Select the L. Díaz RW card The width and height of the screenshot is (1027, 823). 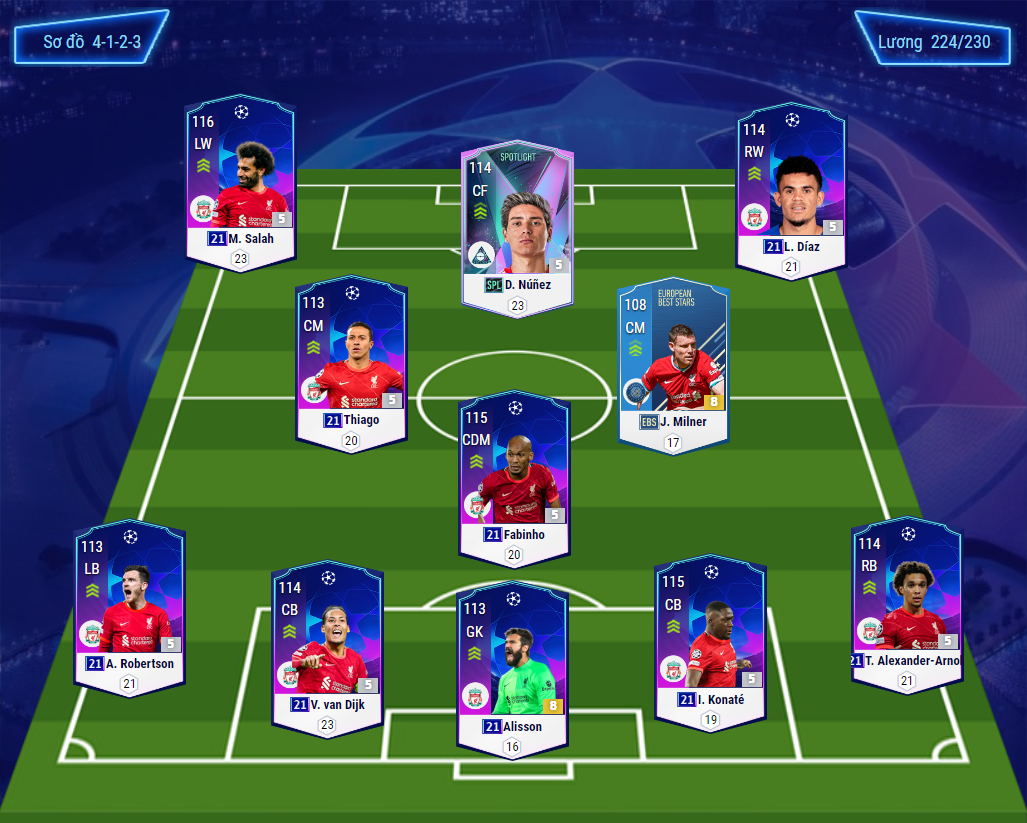[x=791, y=188]
